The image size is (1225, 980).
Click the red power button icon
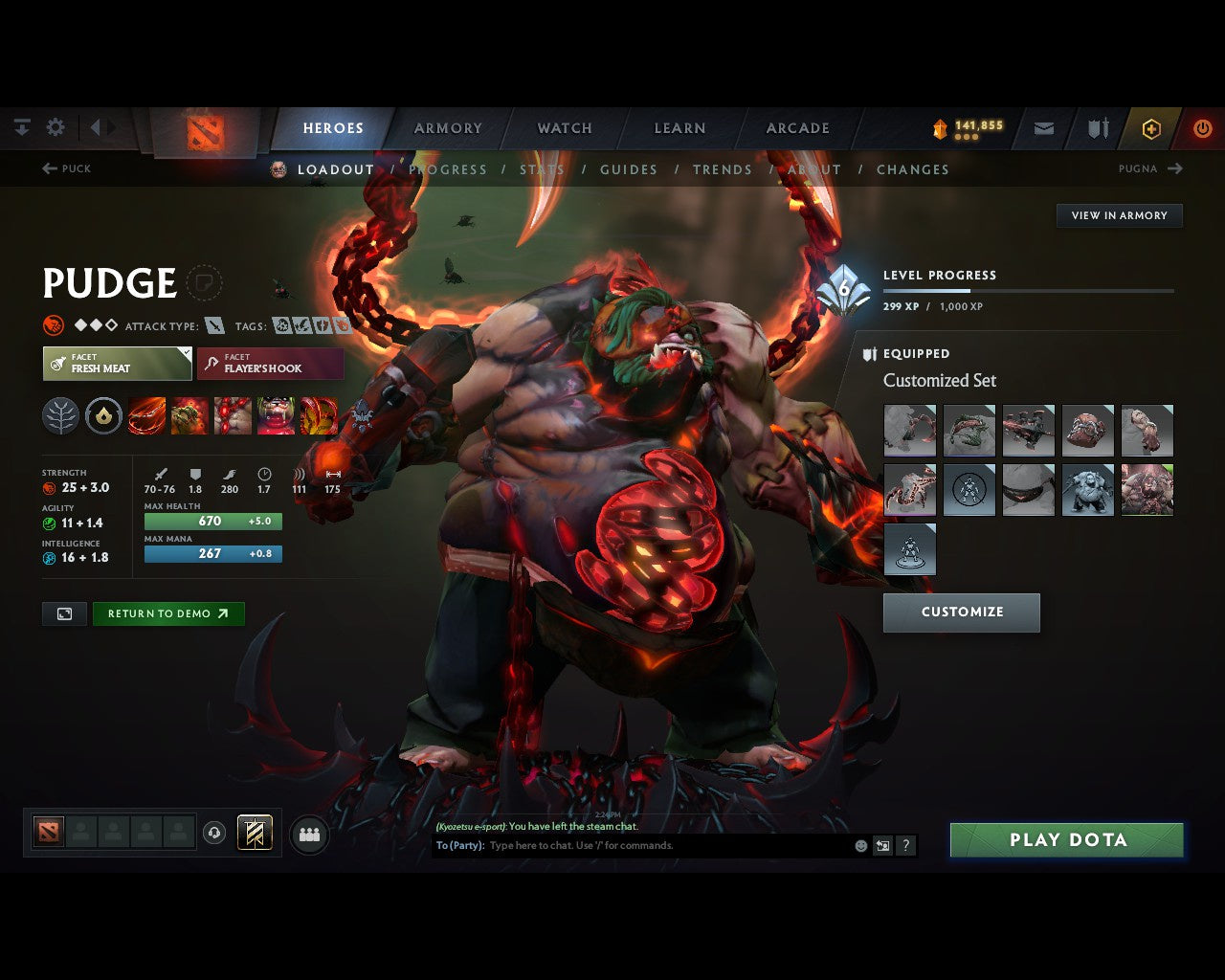pos(1203,126)
